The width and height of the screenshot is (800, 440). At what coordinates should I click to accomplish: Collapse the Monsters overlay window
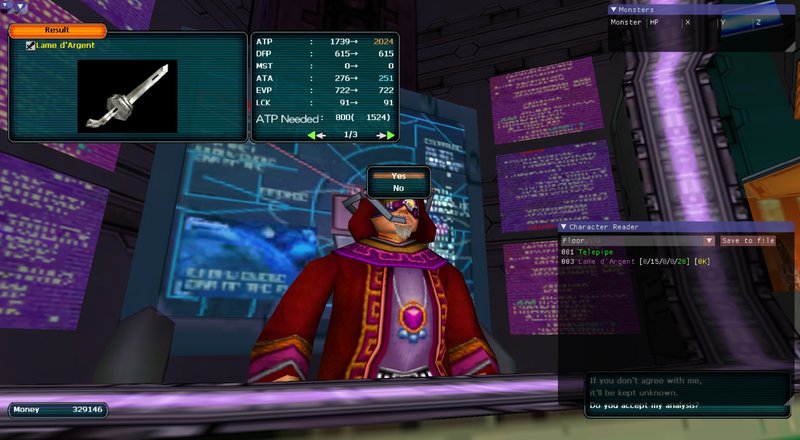point(613,10)
